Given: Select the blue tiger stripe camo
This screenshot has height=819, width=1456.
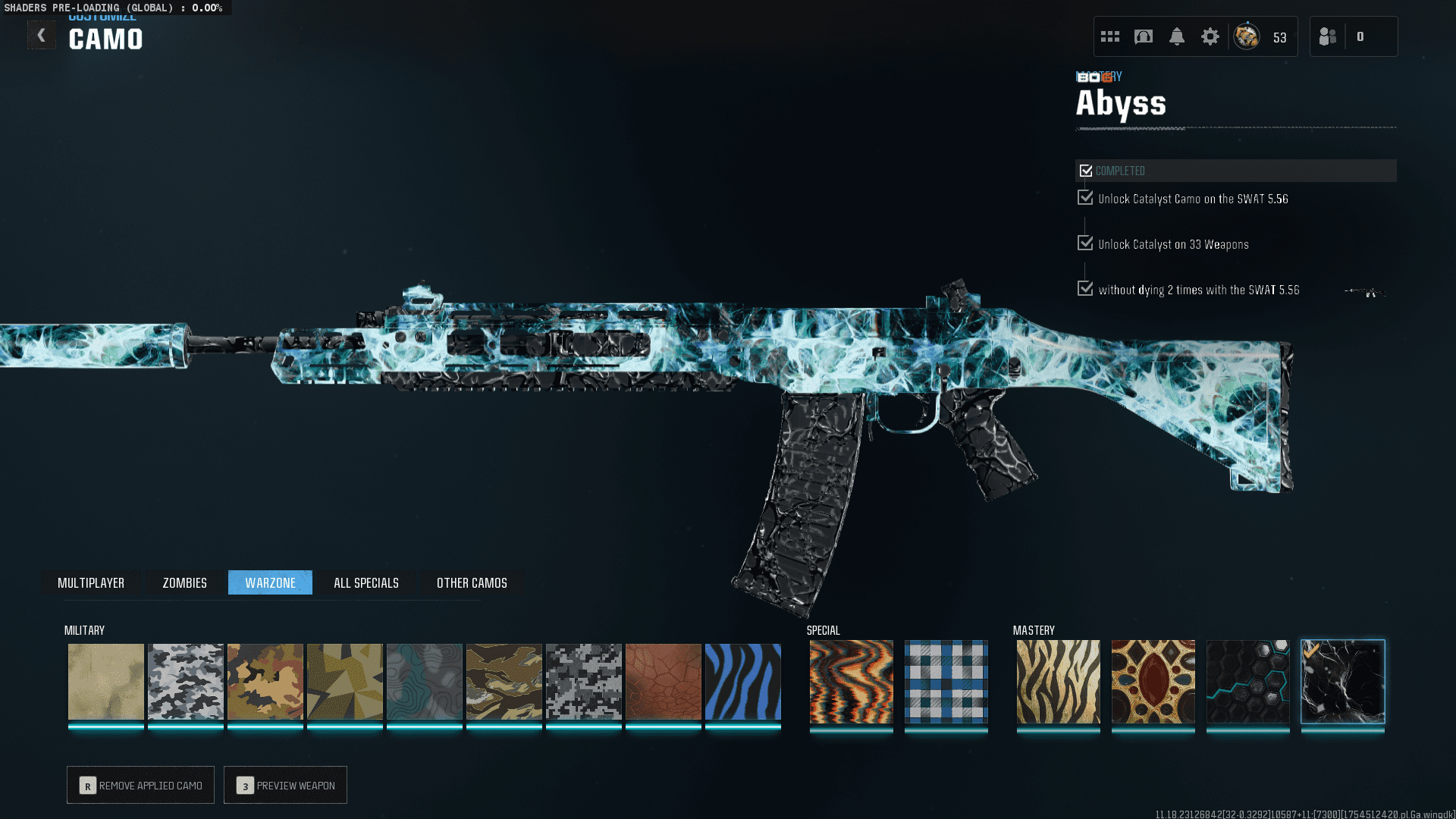Looking at the screenshot, I should point(742,682).
